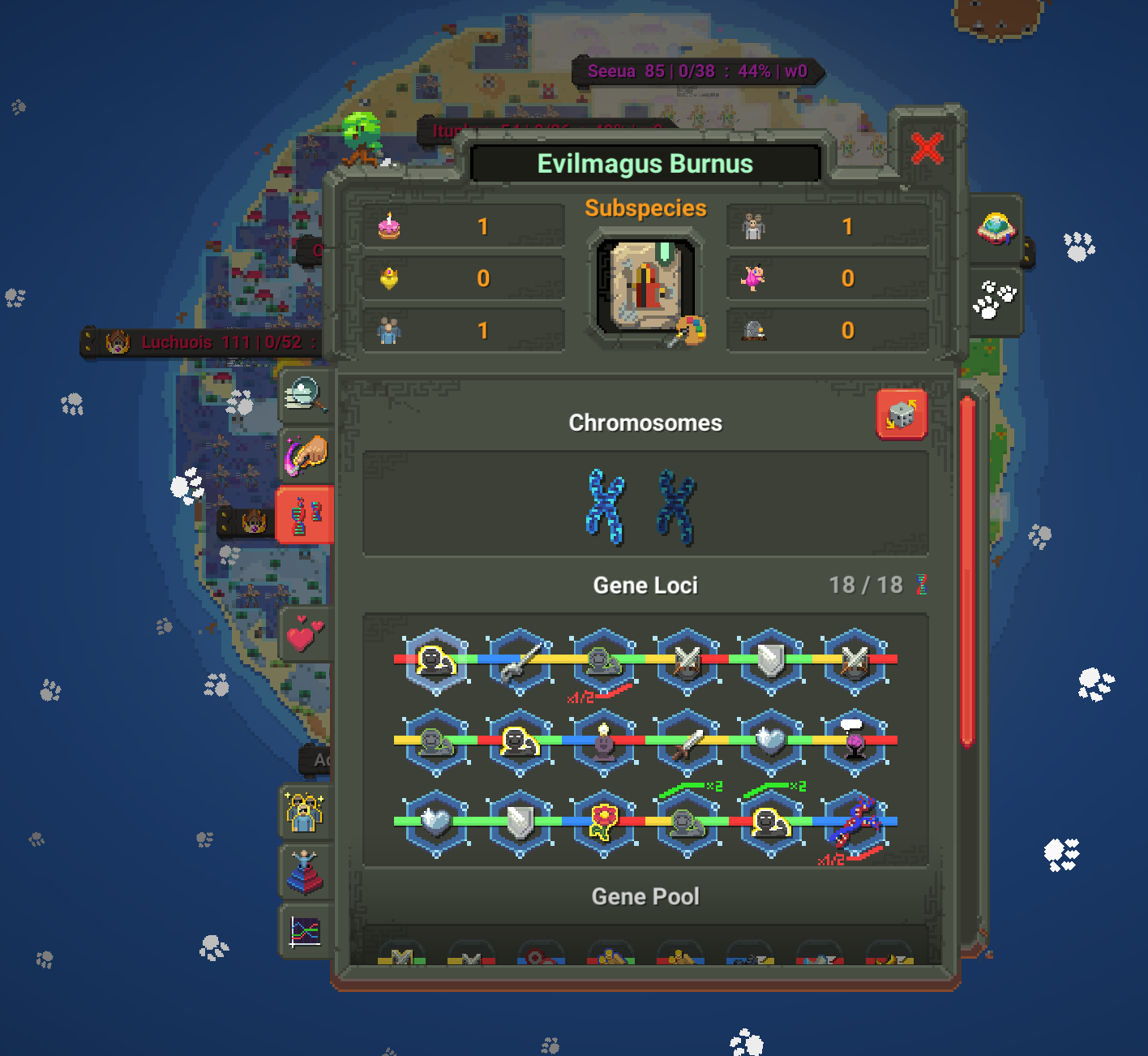Toggle the shield gene locus

[771, 660]
